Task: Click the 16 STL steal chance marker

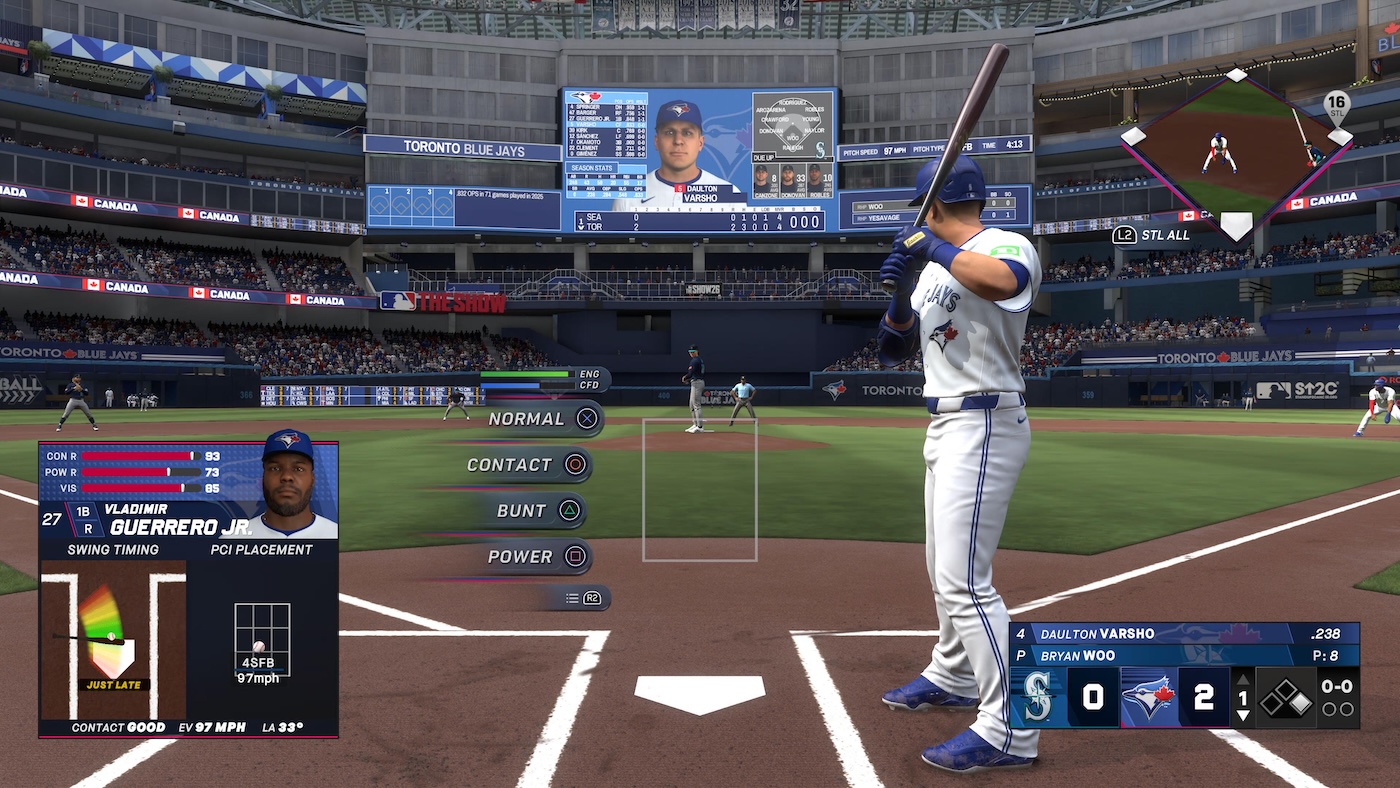Action: (x=1335, y=105)
